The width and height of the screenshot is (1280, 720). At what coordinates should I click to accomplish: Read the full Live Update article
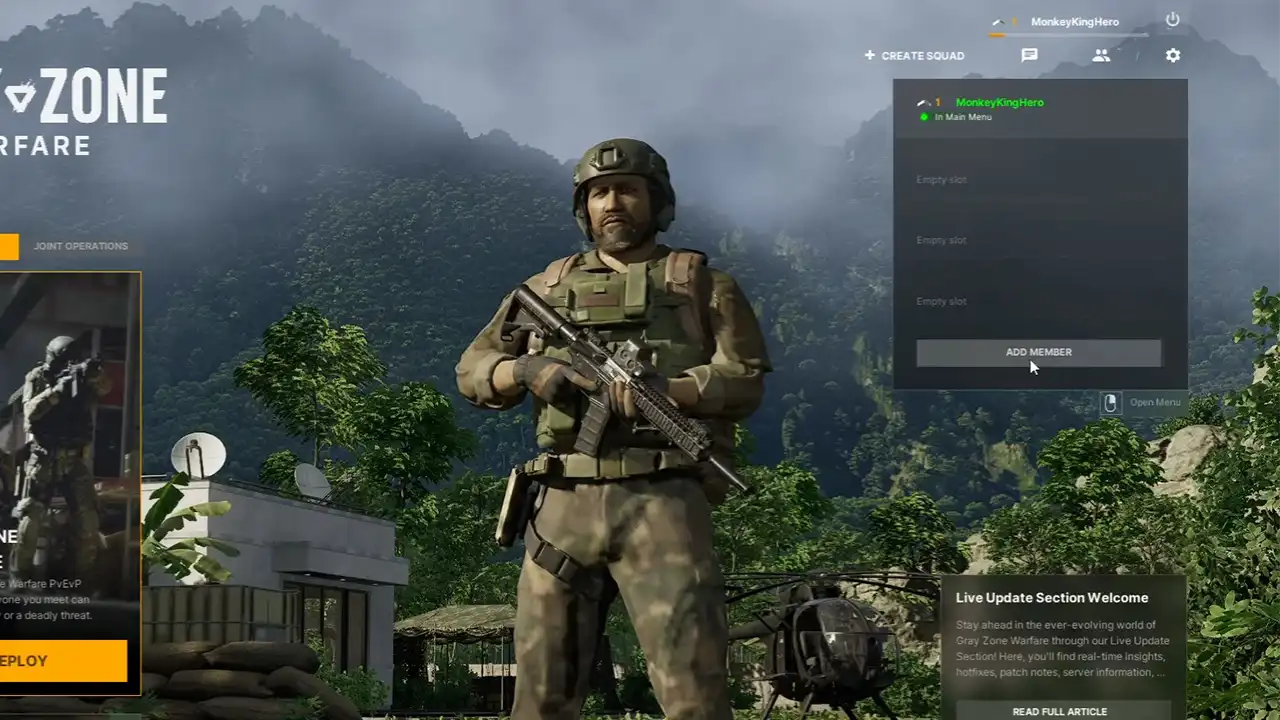point(1059,711)
